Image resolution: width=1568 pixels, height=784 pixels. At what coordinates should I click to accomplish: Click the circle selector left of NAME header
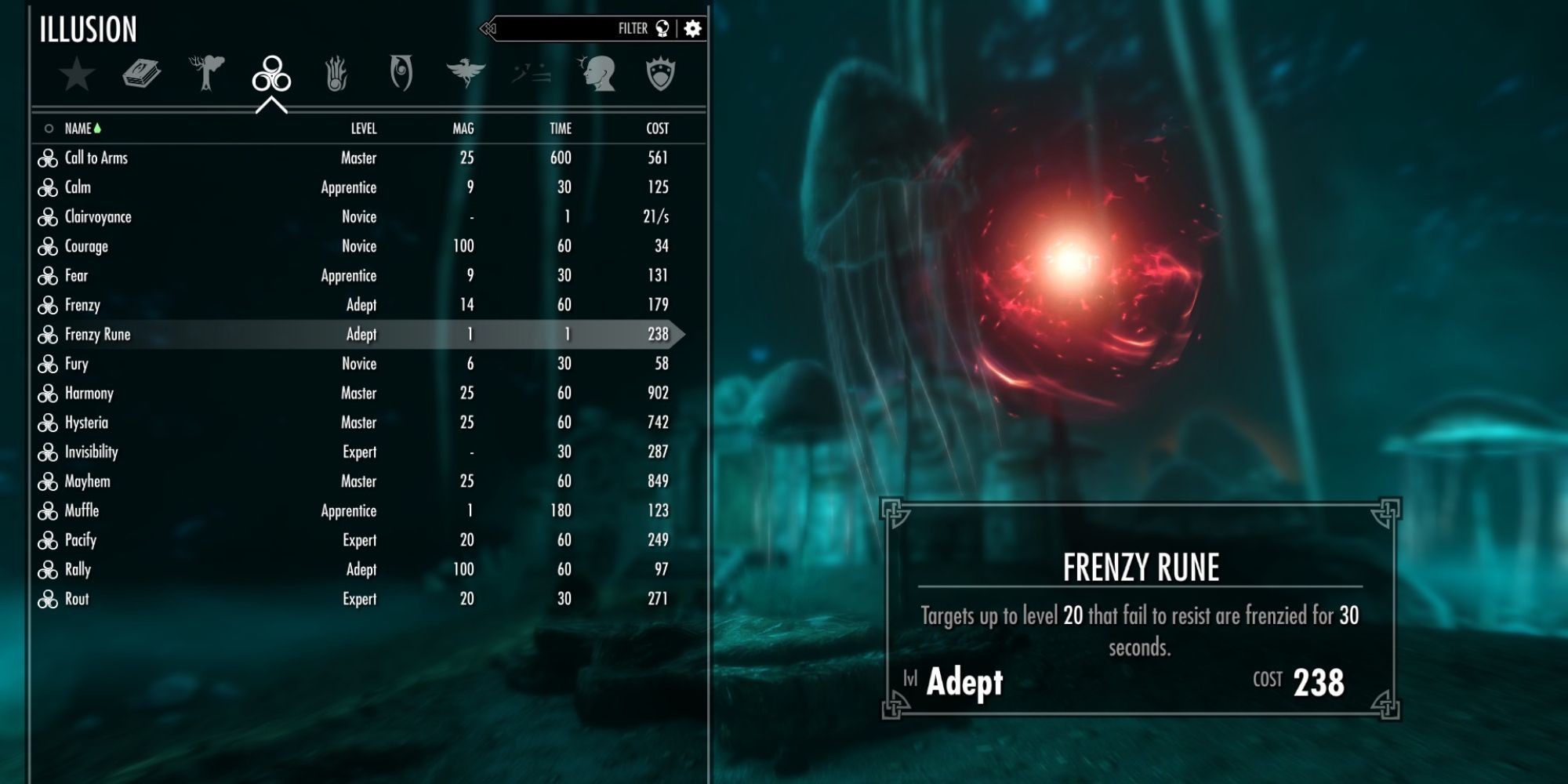(49, 126)
